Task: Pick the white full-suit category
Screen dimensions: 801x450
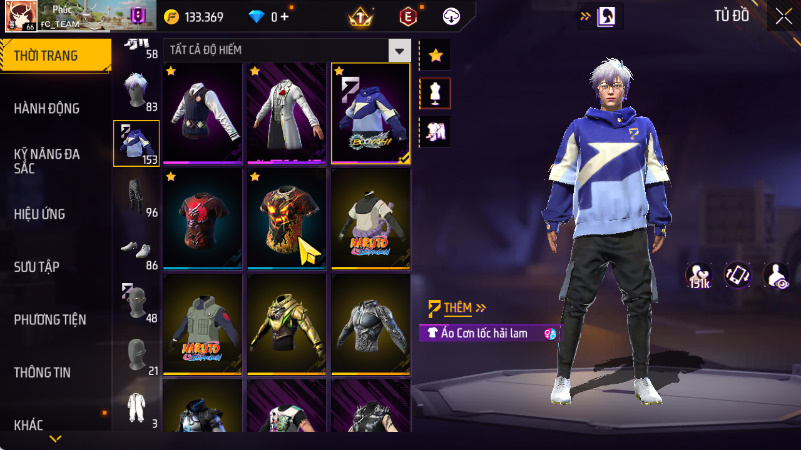Action: pyautogui.click(x=136, y=407)
